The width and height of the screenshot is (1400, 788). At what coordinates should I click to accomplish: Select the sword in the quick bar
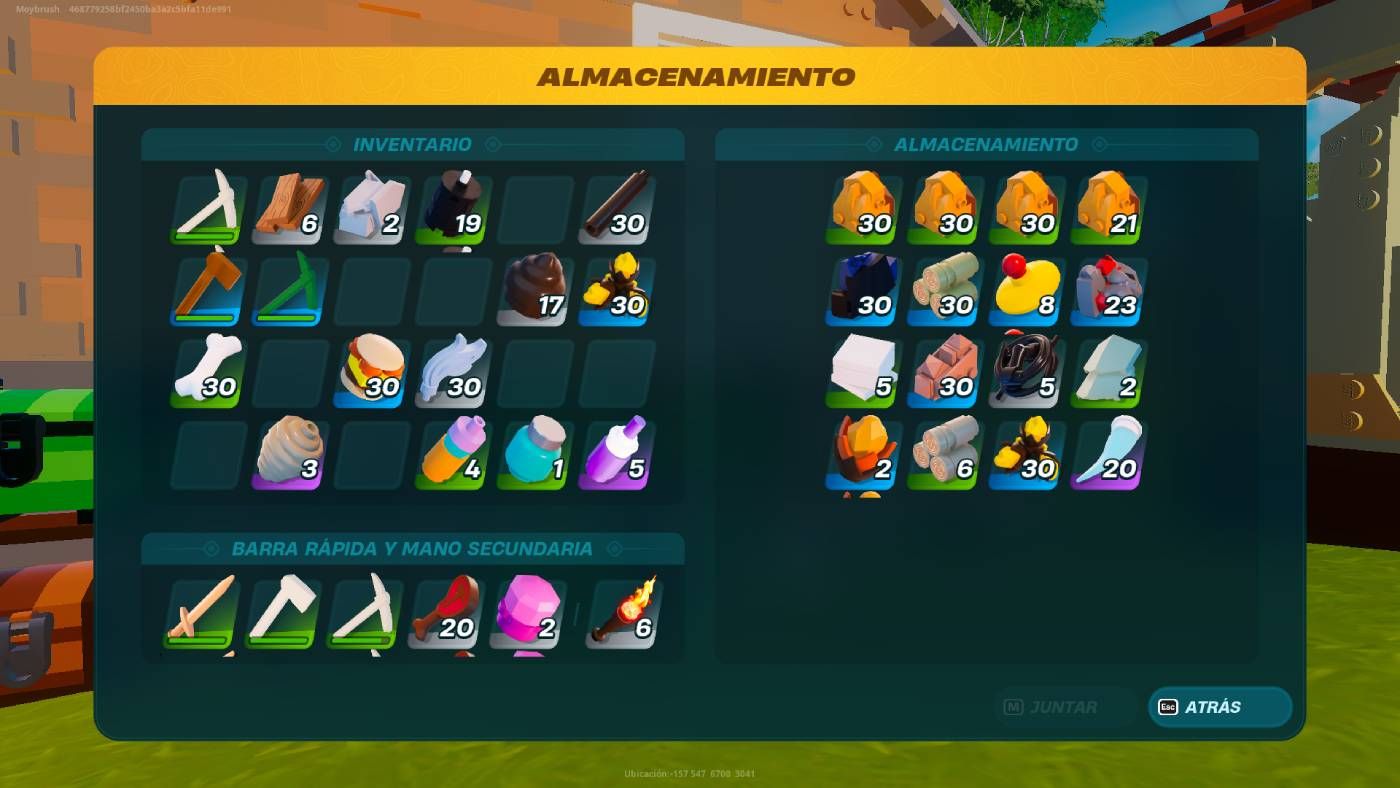200,610
